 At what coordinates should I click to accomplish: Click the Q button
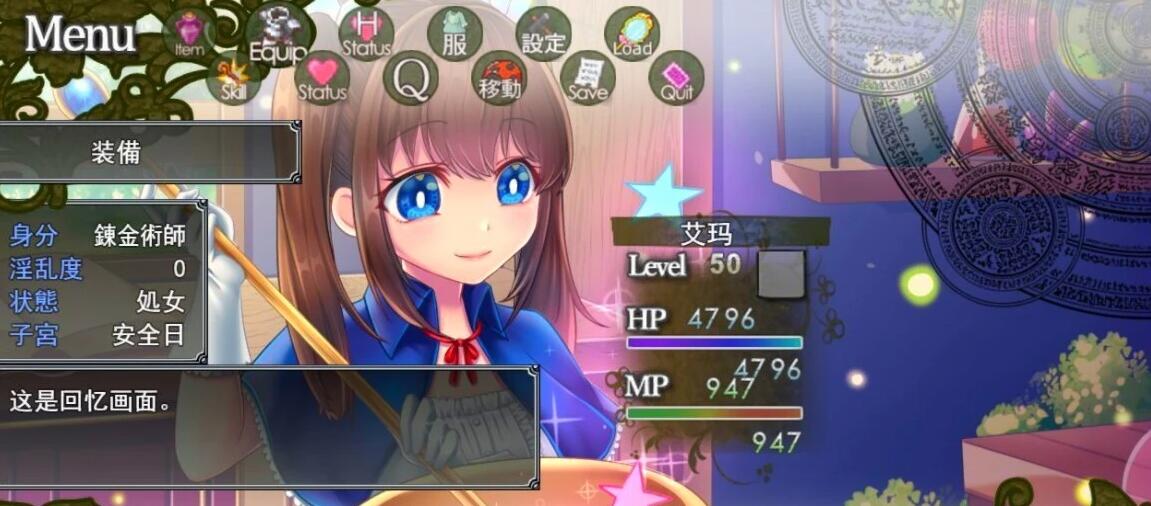(411, 78)
